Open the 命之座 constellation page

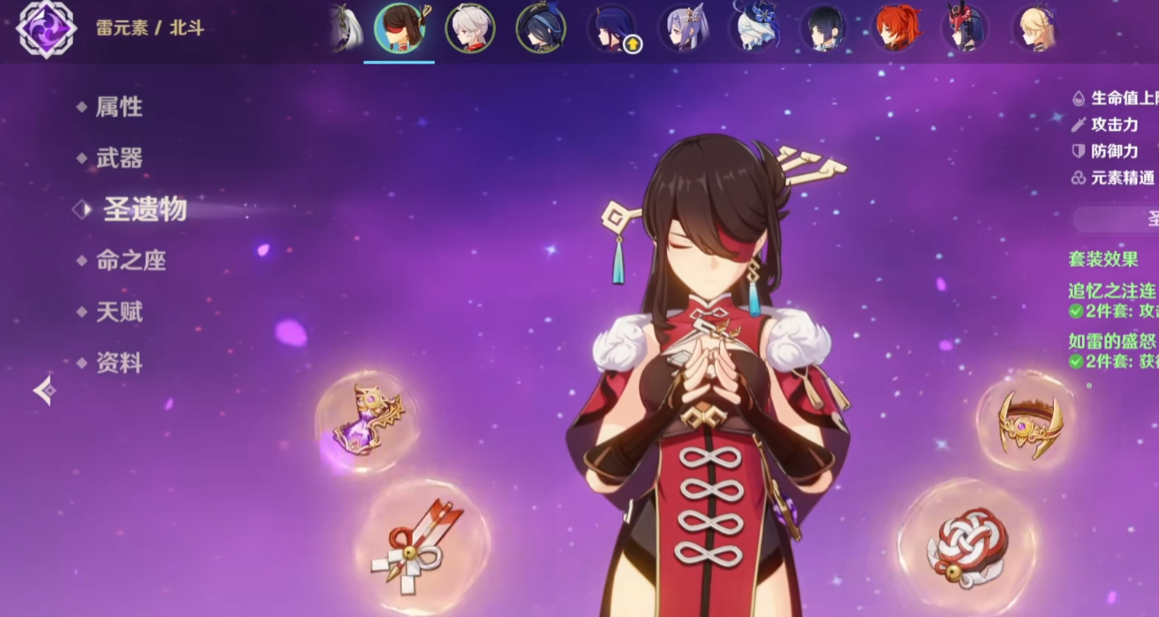coord(130,261)
